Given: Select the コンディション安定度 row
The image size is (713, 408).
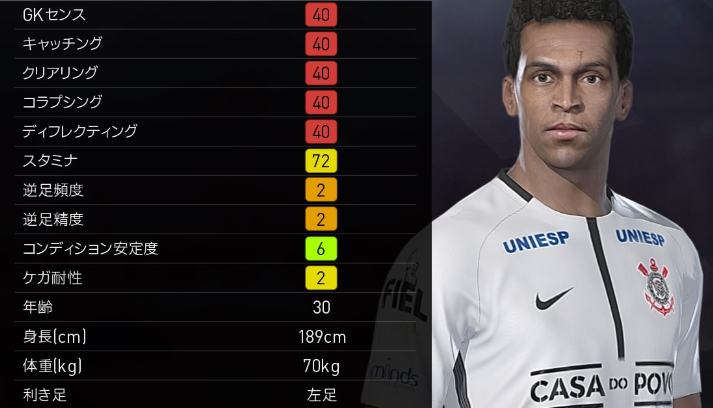Looking at the screenshot, I should [215, 248].
